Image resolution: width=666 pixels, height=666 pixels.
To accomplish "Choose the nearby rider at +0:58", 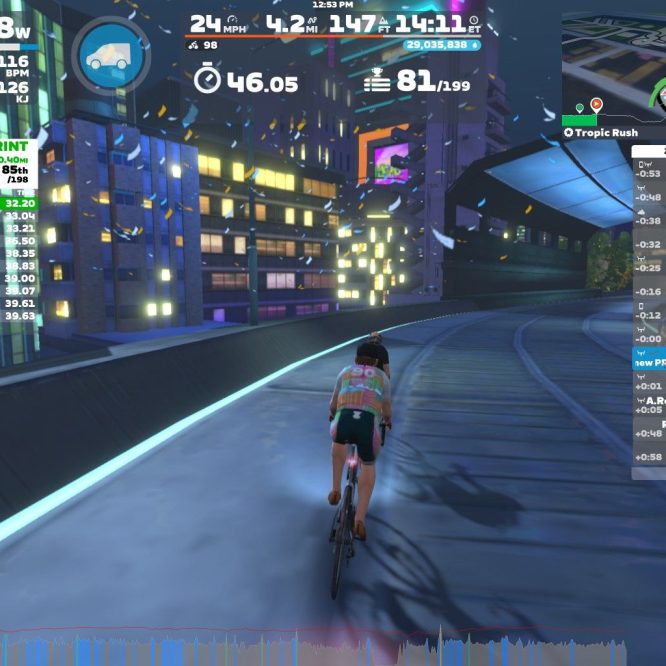I will pyautogui.click(x=649, y=456).
